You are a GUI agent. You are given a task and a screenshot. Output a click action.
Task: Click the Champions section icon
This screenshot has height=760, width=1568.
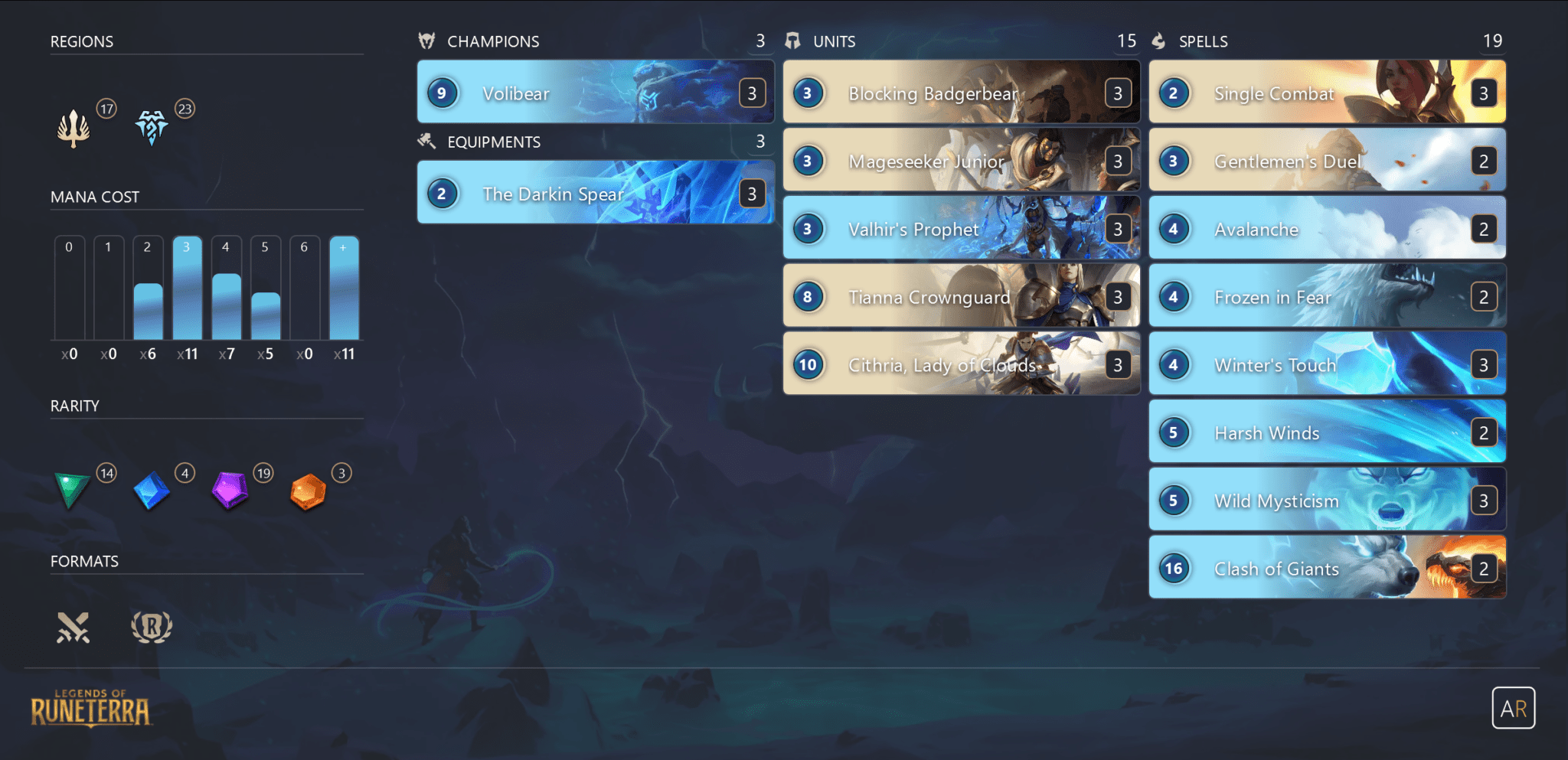pyautogui.click(x=426, y=41)
